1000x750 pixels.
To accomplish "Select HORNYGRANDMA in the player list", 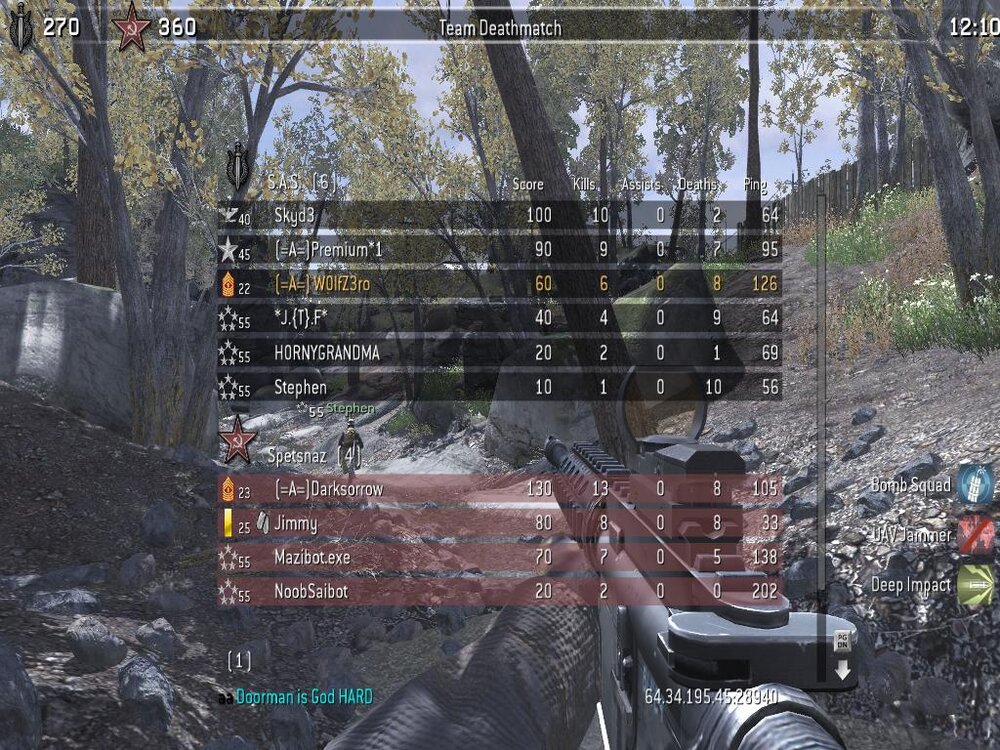I will (x=500, y=353).
